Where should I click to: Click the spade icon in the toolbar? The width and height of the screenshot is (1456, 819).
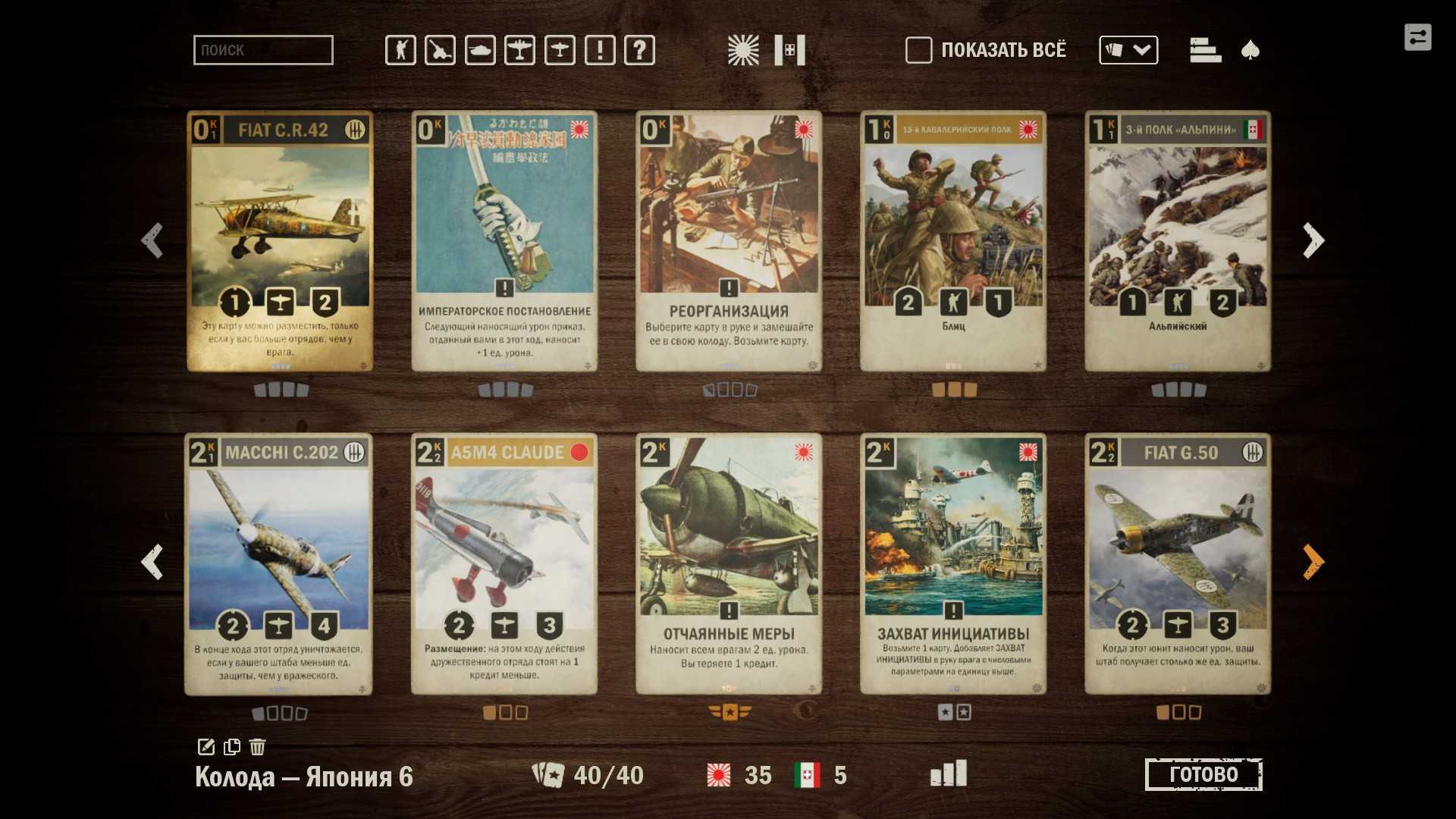coord(1250,50)
